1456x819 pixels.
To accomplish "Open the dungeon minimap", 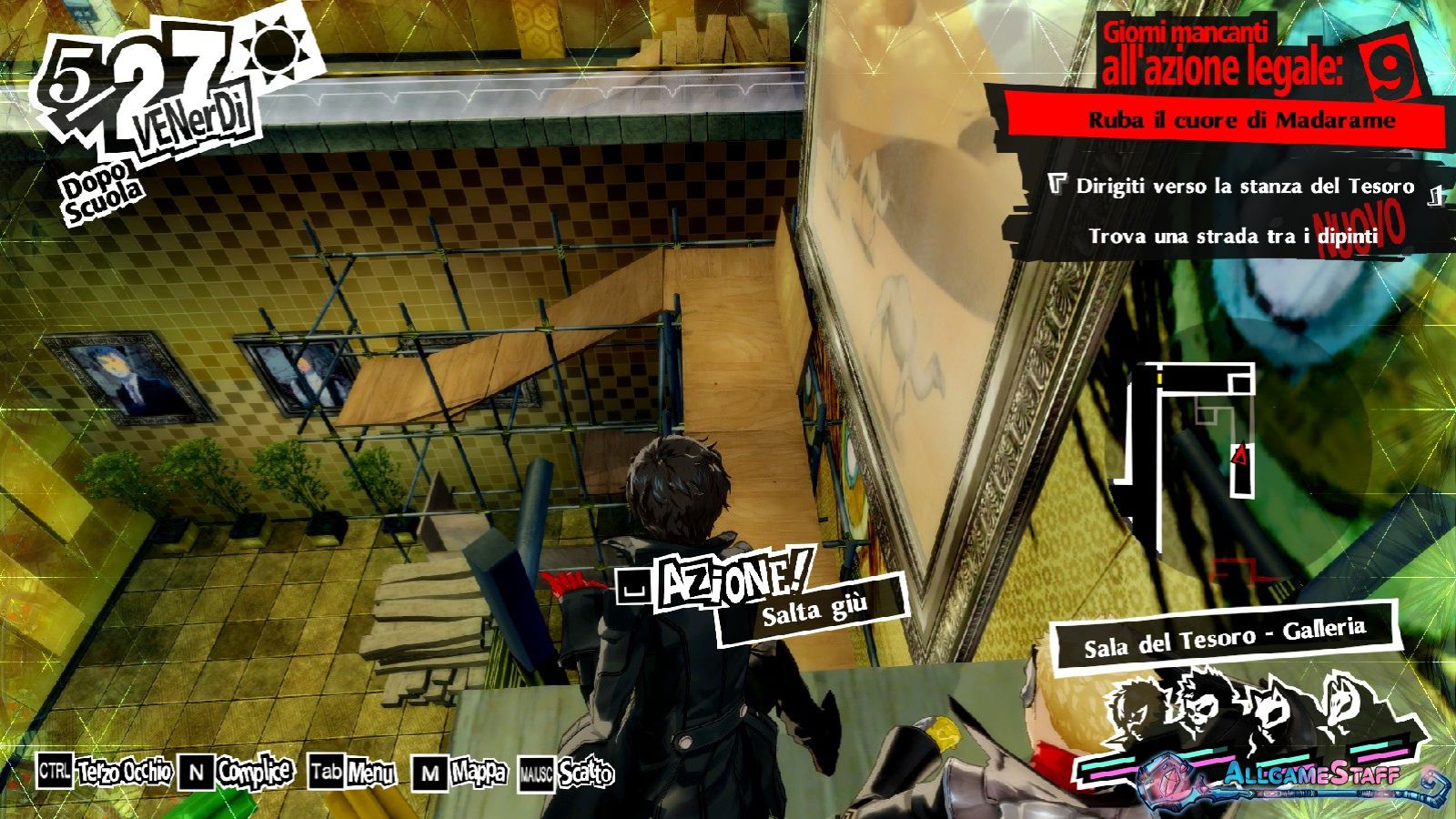I will (x=1190, y=455).
